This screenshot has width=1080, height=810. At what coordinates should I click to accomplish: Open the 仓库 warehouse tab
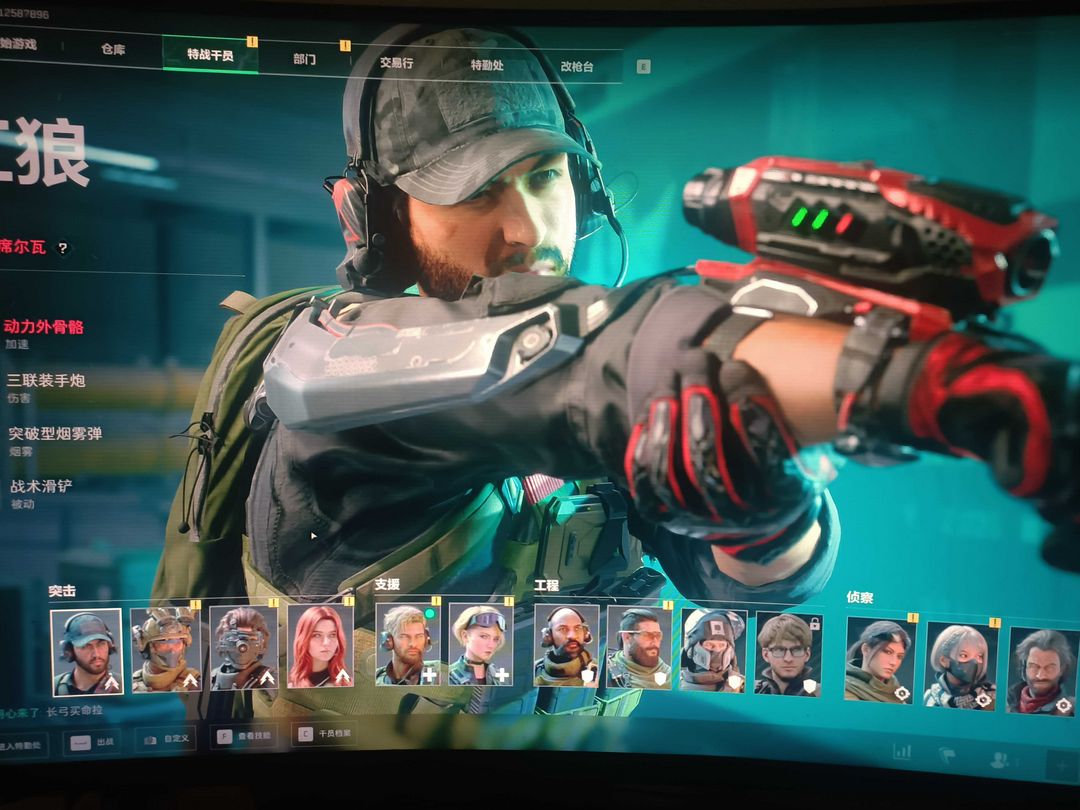(112, 49)
